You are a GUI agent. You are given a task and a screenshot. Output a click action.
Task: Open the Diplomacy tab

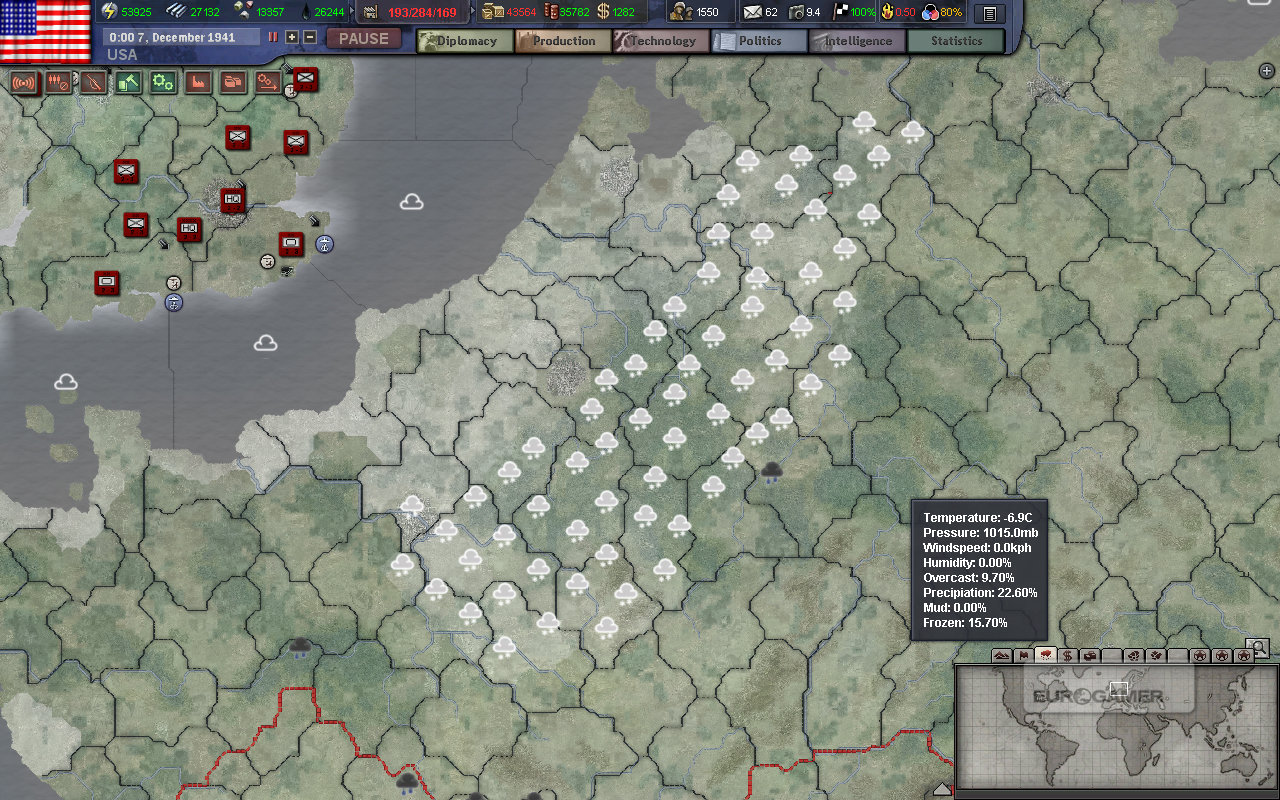pos(465,41)
